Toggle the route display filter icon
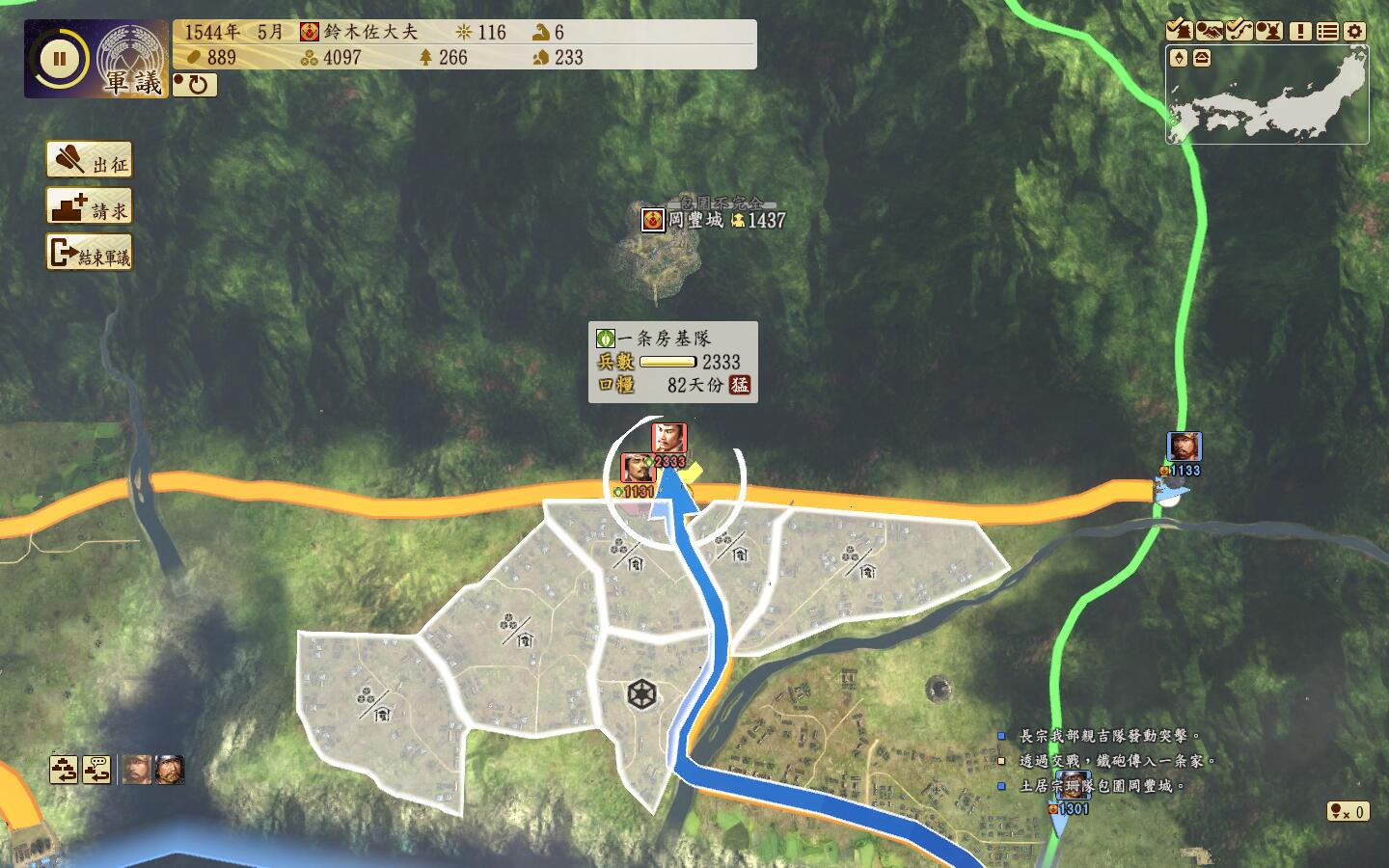Image resolution: width=1389 pixels, height=868 pixels. point(1239,31)
